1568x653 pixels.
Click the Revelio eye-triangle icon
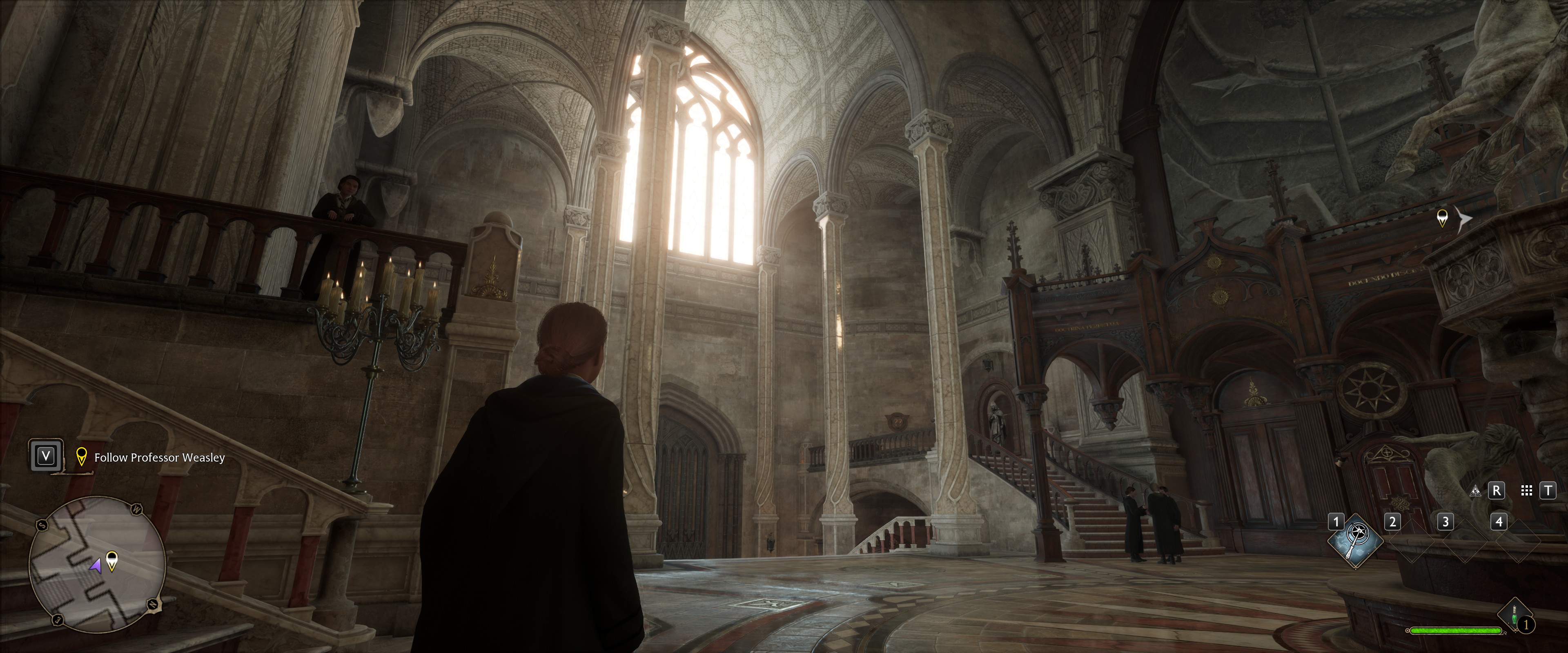point(1475,491)
